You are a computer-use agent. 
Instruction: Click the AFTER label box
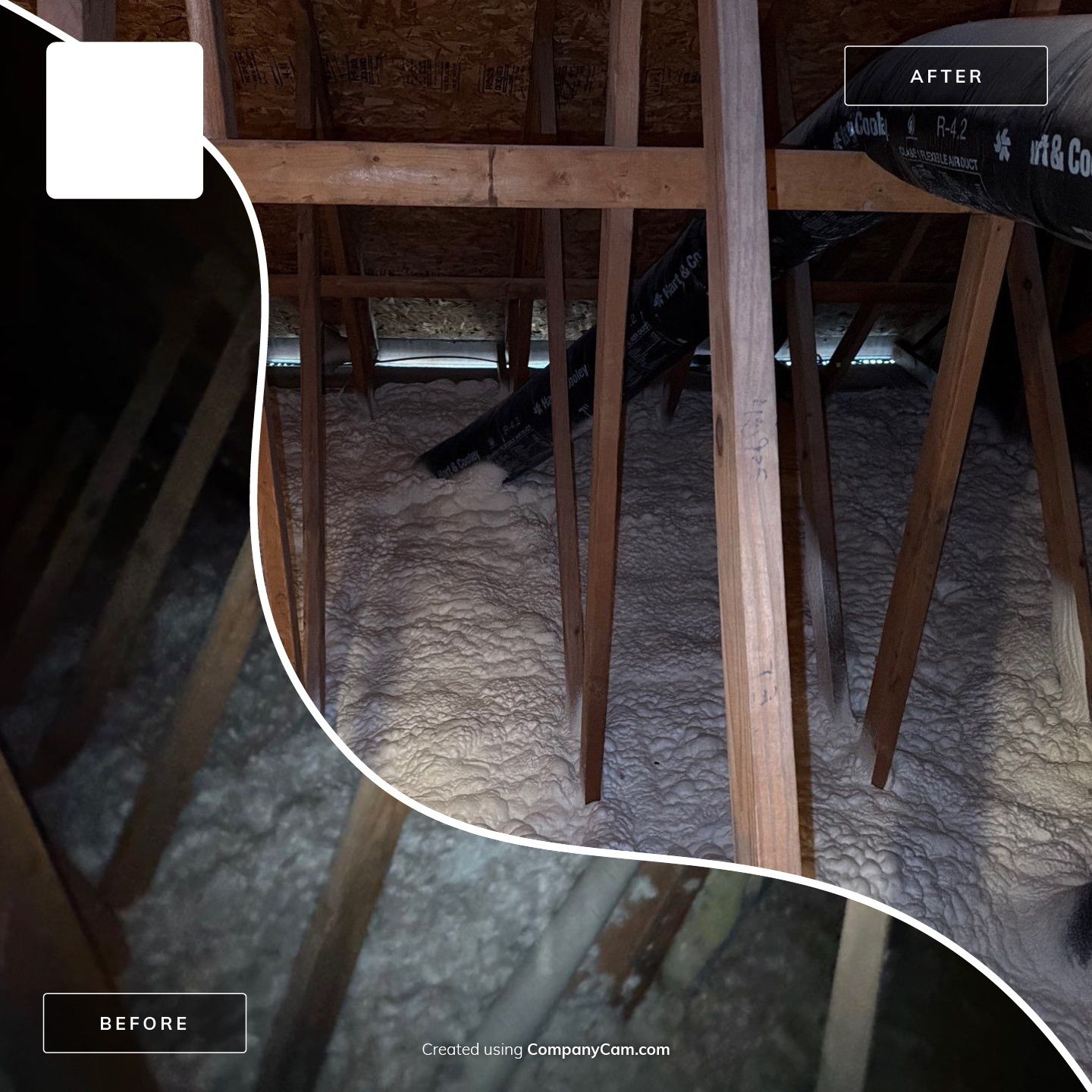point(946,76)
